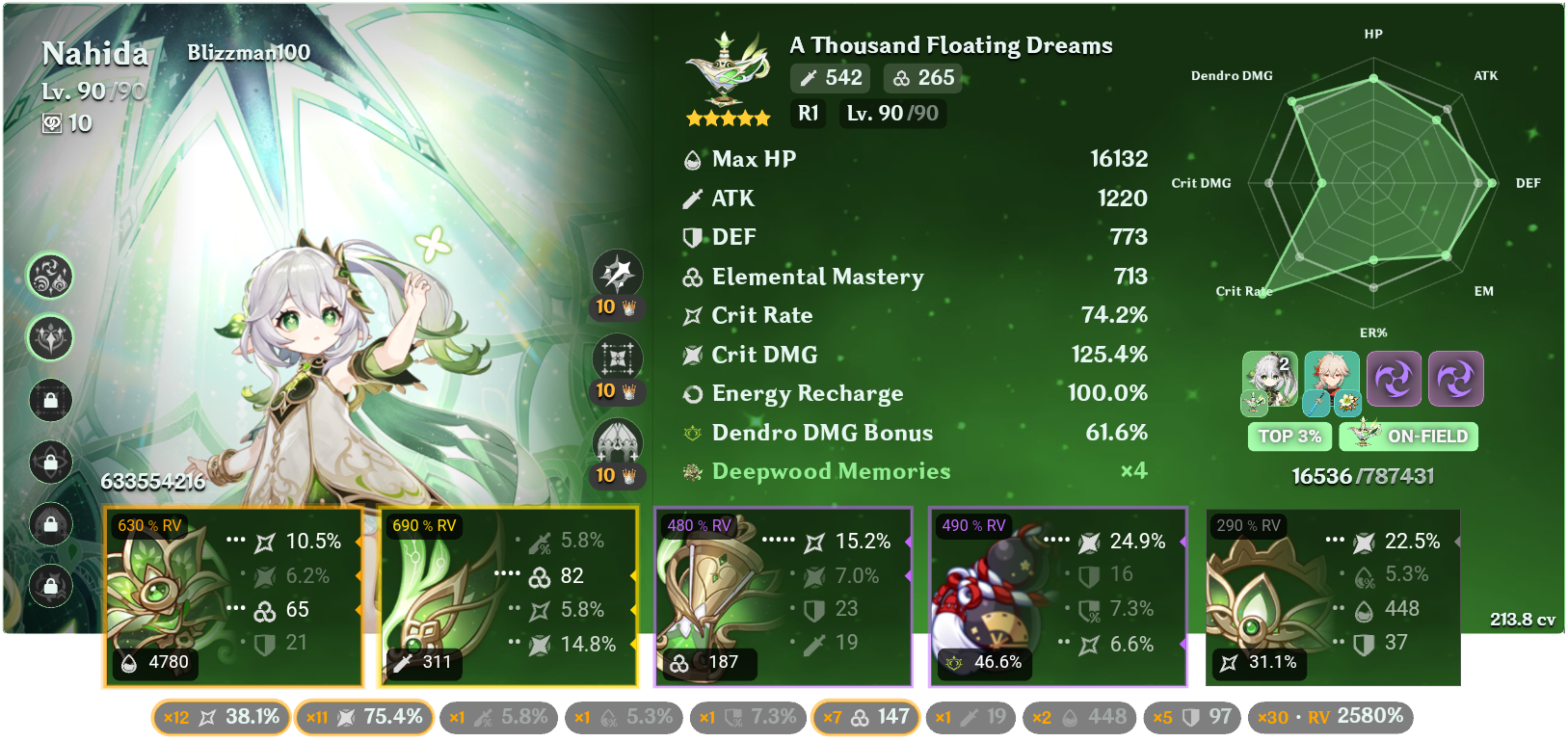Click Nahida's teammate icon showing constellation 2
The width and height of the screenshot is (1568, 742).
[x=1269, y=379]
